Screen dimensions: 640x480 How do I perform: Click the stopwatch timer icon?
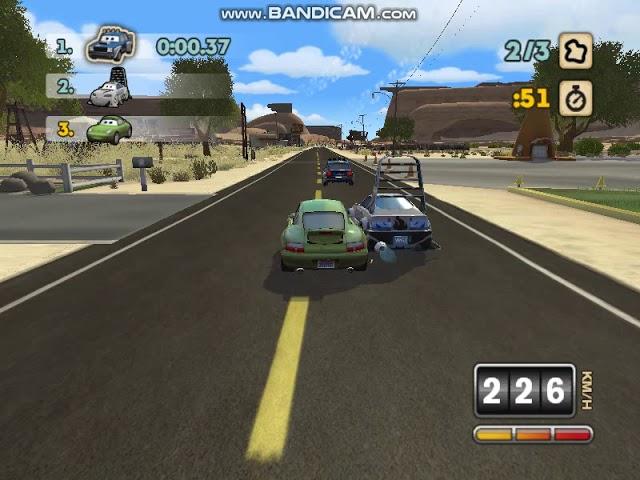575,98
